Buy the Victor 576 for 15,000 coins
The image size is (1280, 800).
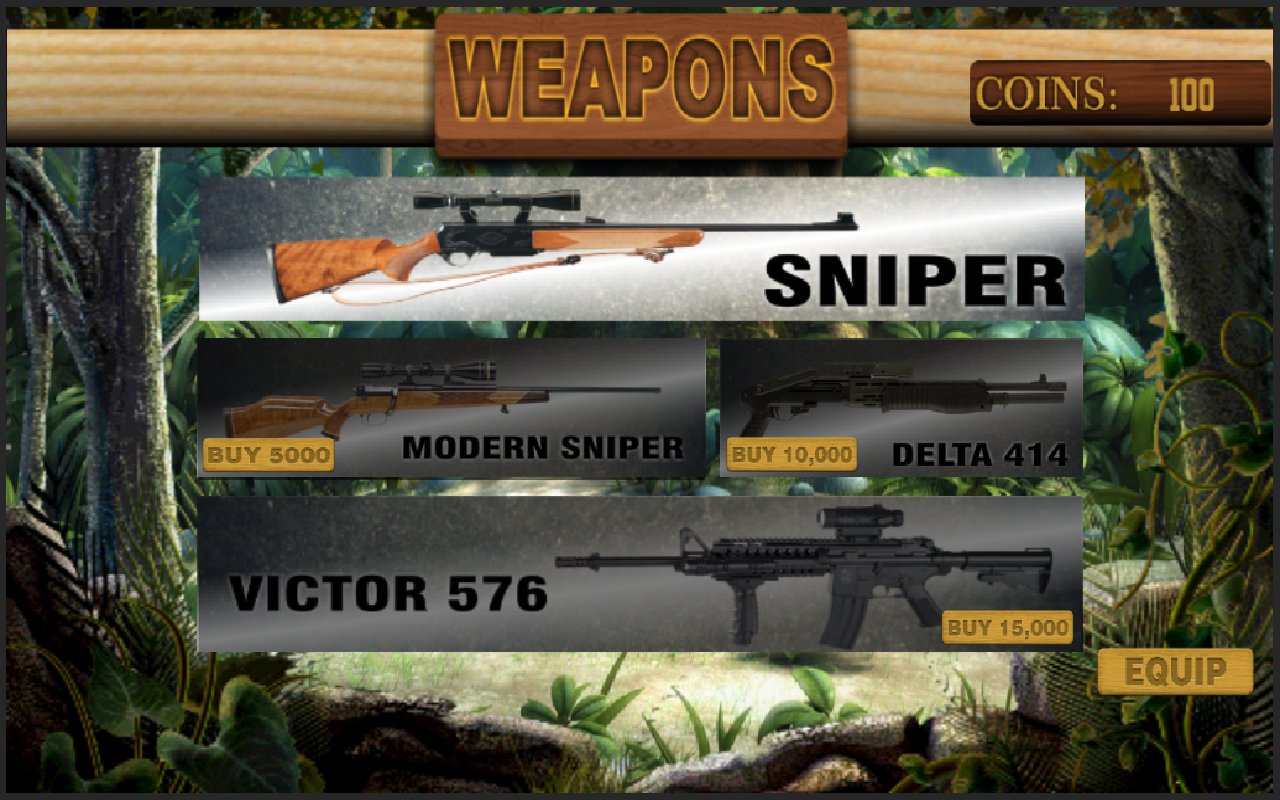[x=1008, y=629]
